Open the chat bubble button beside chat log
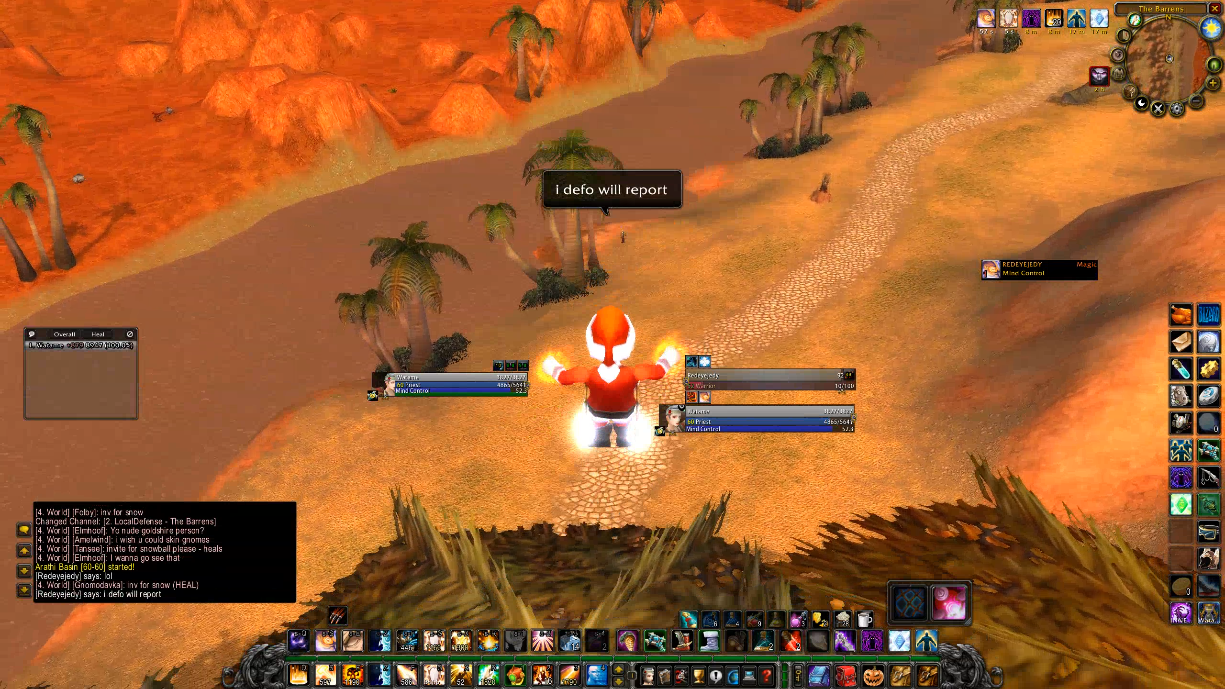This screenshot has width=1225, height=689. pyautogui.click(x=23, y=530)
